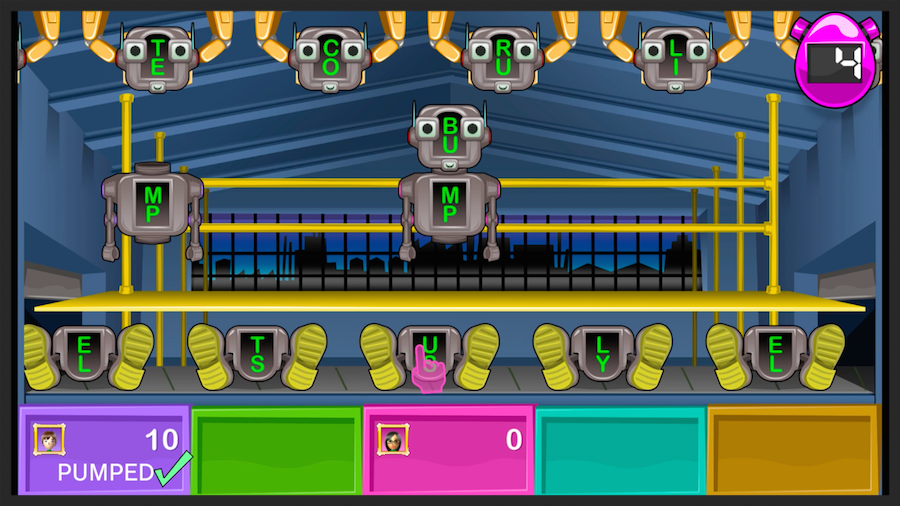
Task: Select the LI robot head
Action: coord(676,58)
